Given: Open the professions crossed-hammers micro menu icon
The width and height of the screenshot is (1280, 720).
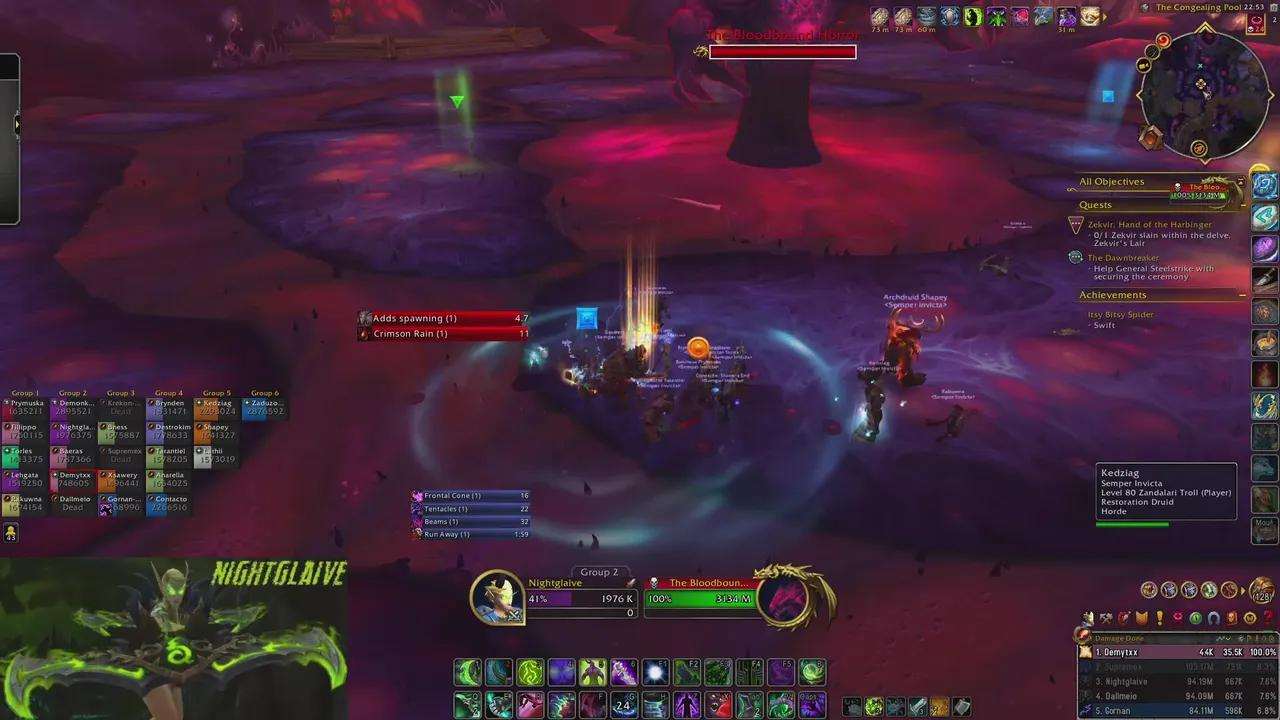Looking at the screenshot, I should (x=1106, y=618).
